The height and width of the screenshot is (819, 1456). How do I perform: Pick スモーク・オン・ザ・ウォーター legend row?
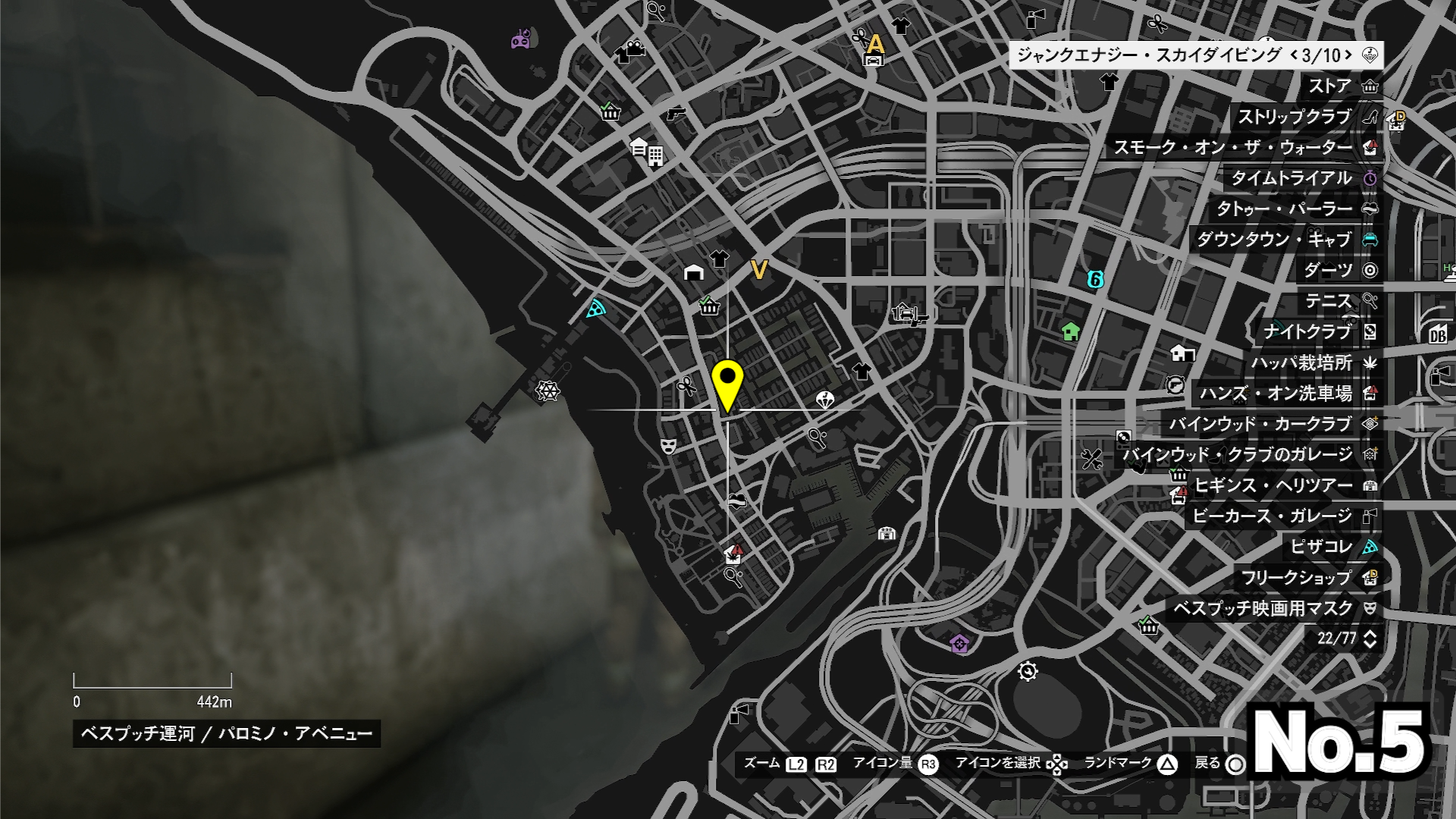click(1244, 148)
